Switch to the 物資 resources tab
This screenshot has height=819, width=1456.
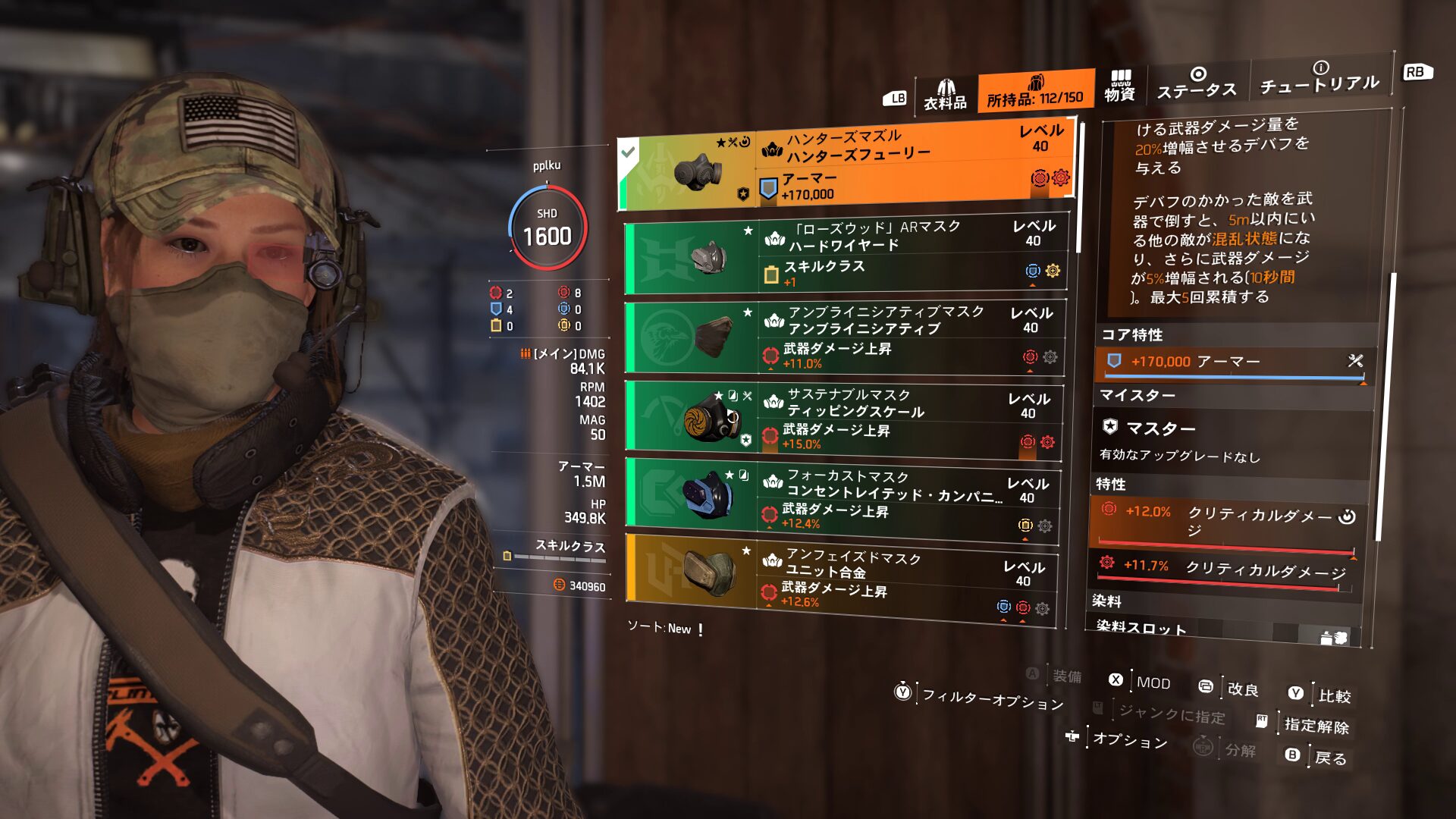click(x=1119, y=86)
